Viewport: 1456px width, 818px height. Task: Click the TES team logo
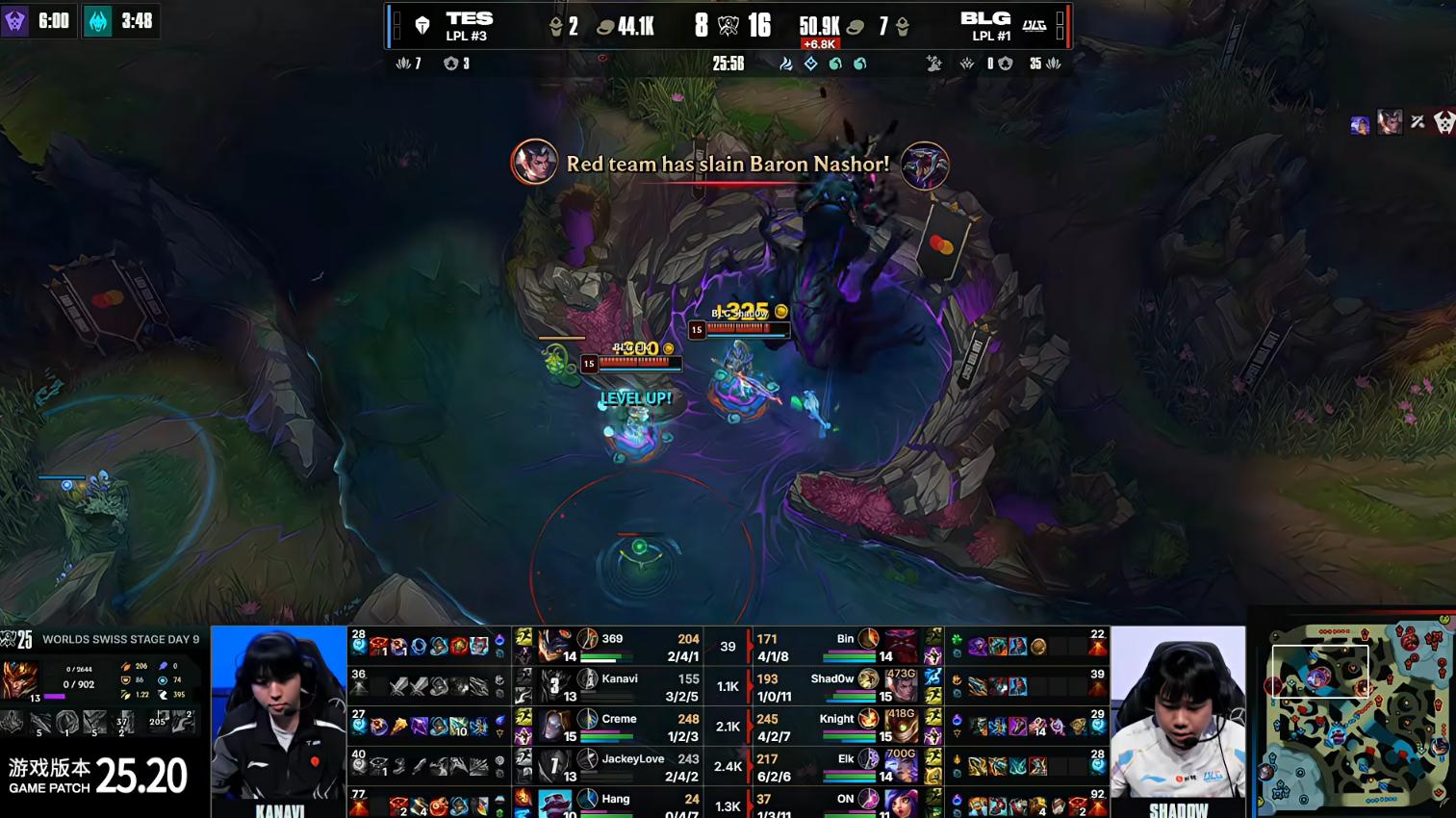(x=421, y=26)
